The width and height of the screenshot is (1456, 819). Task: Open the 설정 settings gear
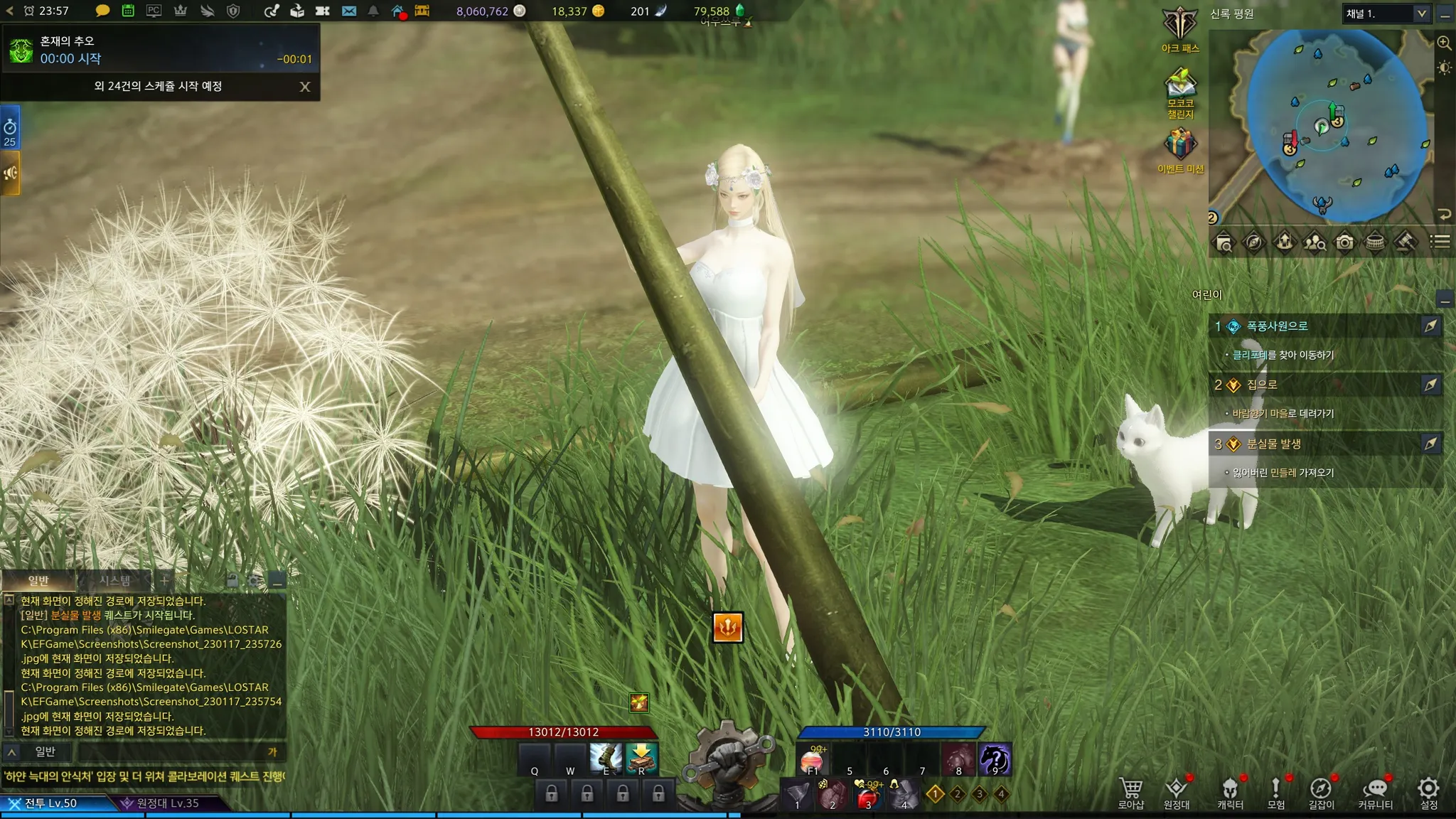point(1428,793)
